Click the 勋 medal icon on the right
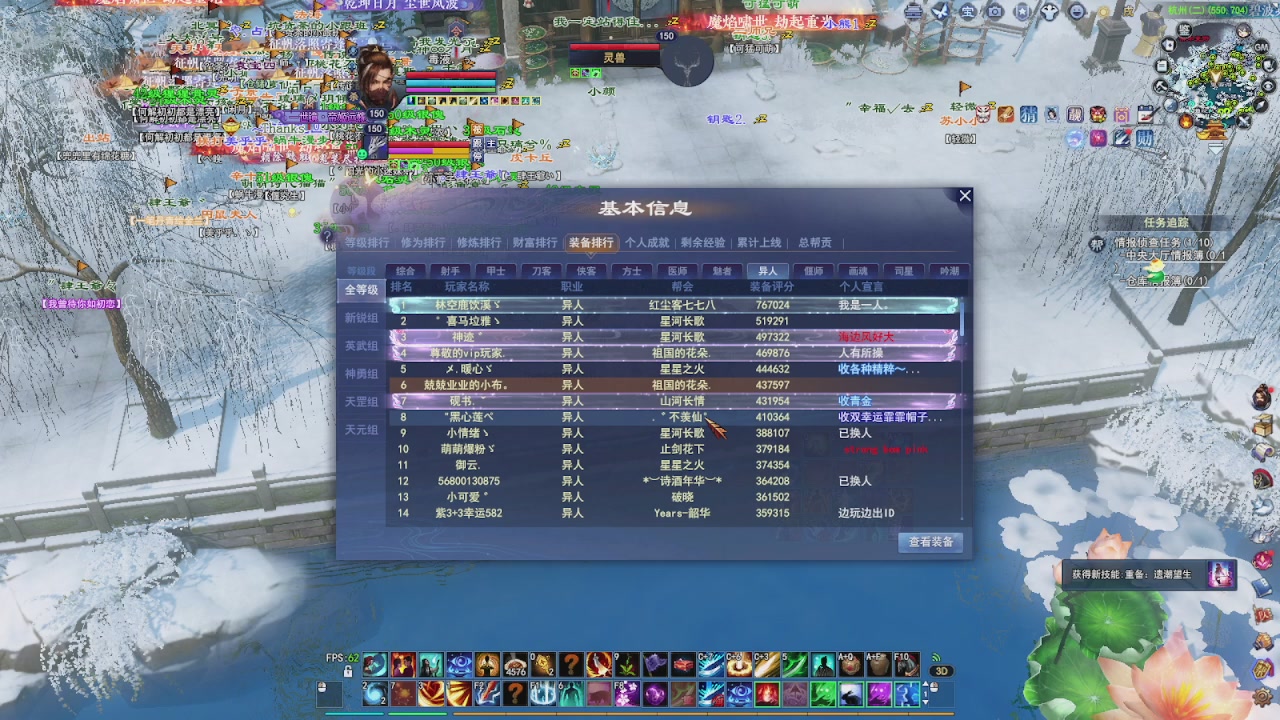1280x720 pixels. coord(1145,138)
